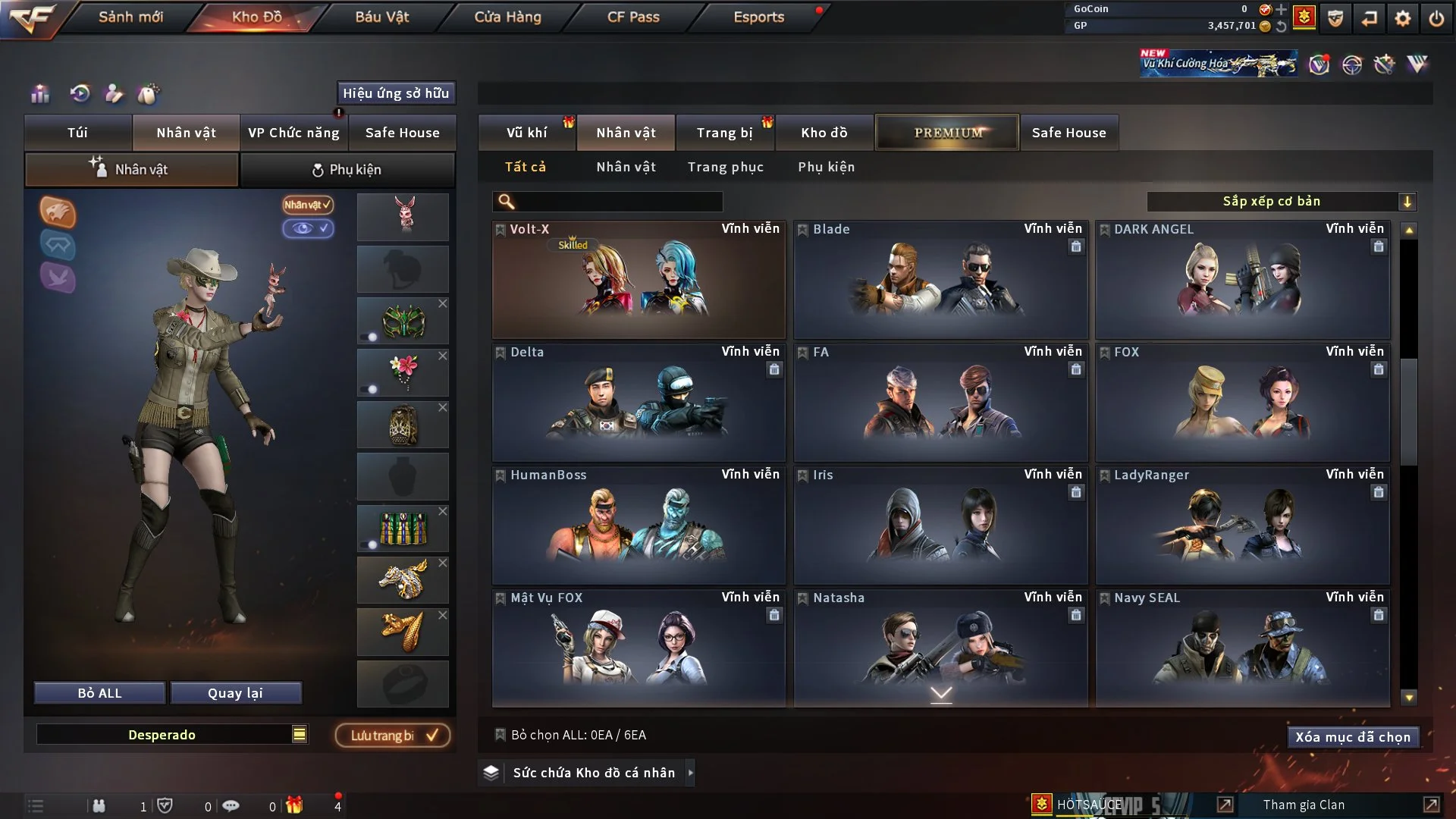This screenshot has height=819, width=1456.
Task: Open the PREMIUM inventory tab
Action: click(947, 133)
